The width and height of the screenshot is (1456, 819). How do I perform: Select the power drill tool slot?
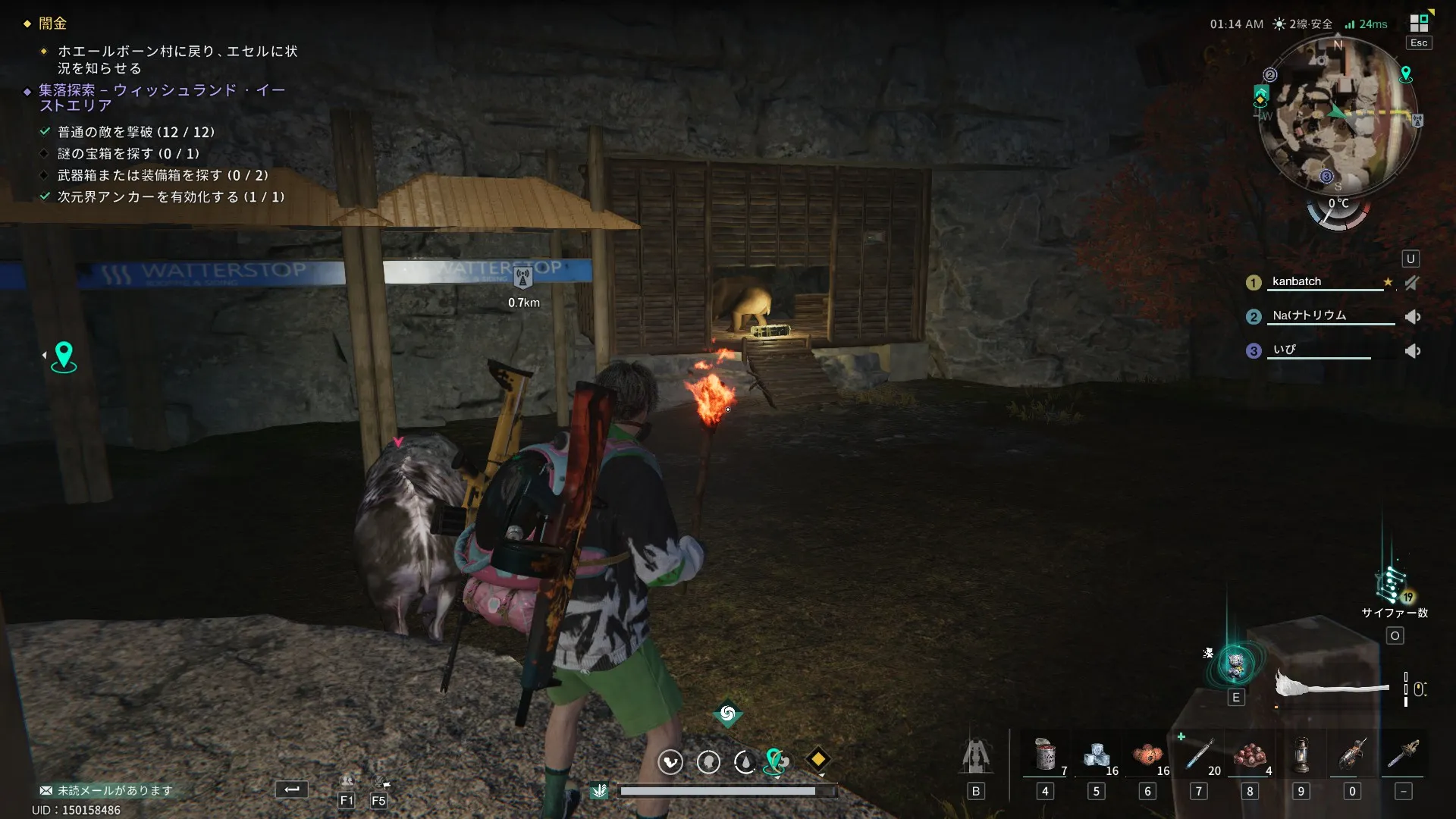tap(1352, 755)
